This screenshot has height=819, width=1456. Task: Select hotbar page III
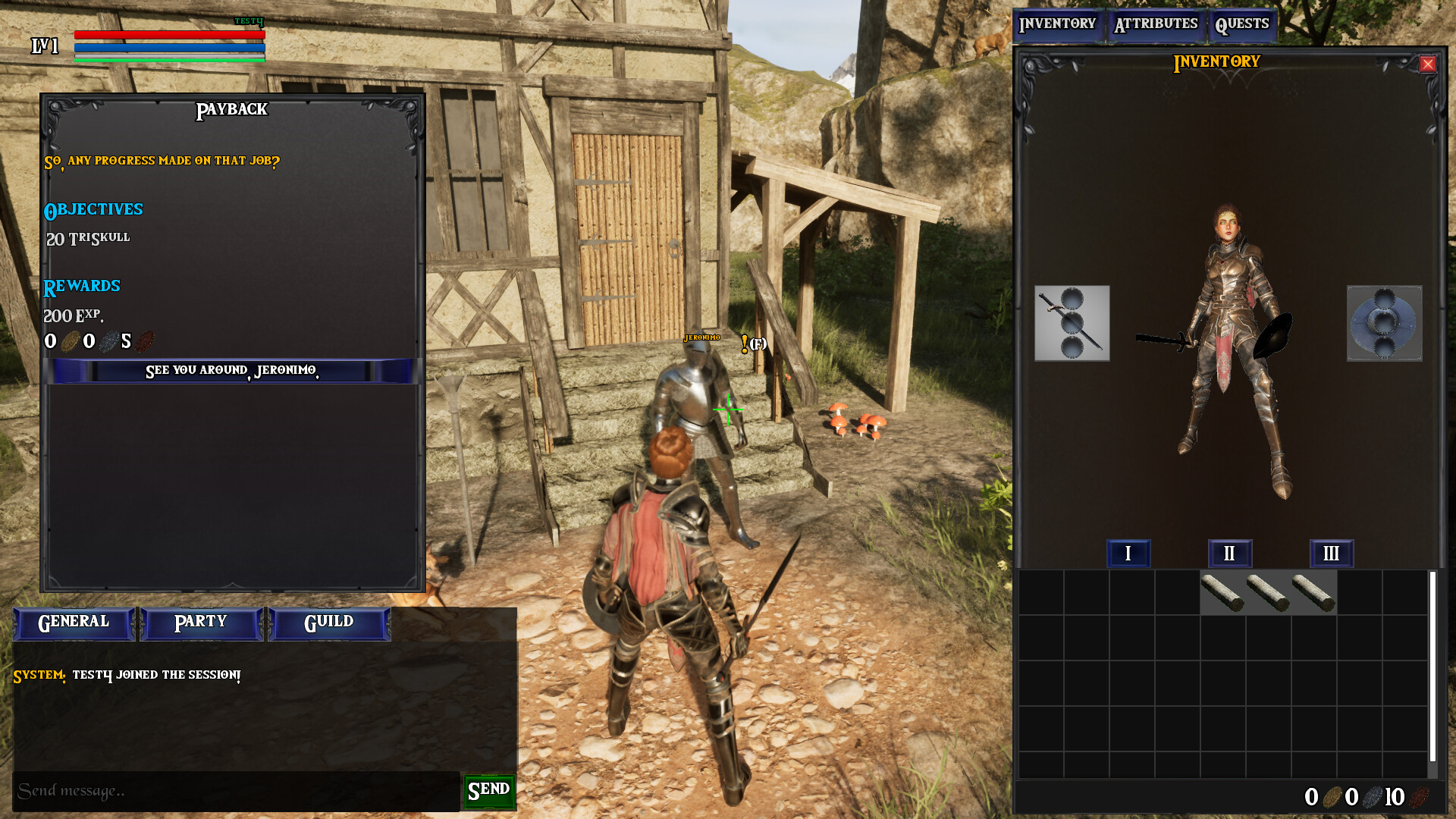tap(1332, 554)
